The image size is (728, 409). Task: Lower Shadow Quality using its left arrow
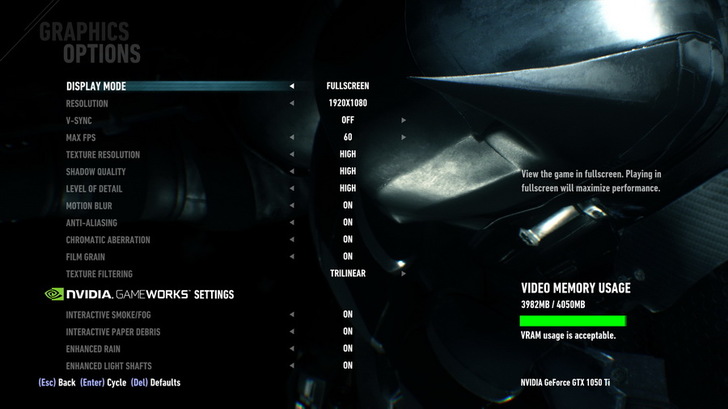pyautogui.click(x=292, y=171)
